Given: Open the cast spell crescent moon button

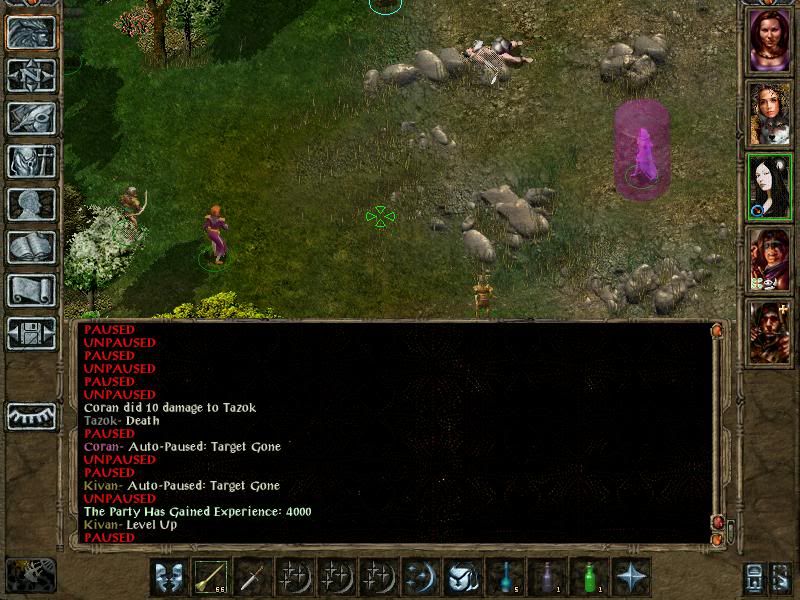Looking at the screenshot, I should [x=421, y=577].
